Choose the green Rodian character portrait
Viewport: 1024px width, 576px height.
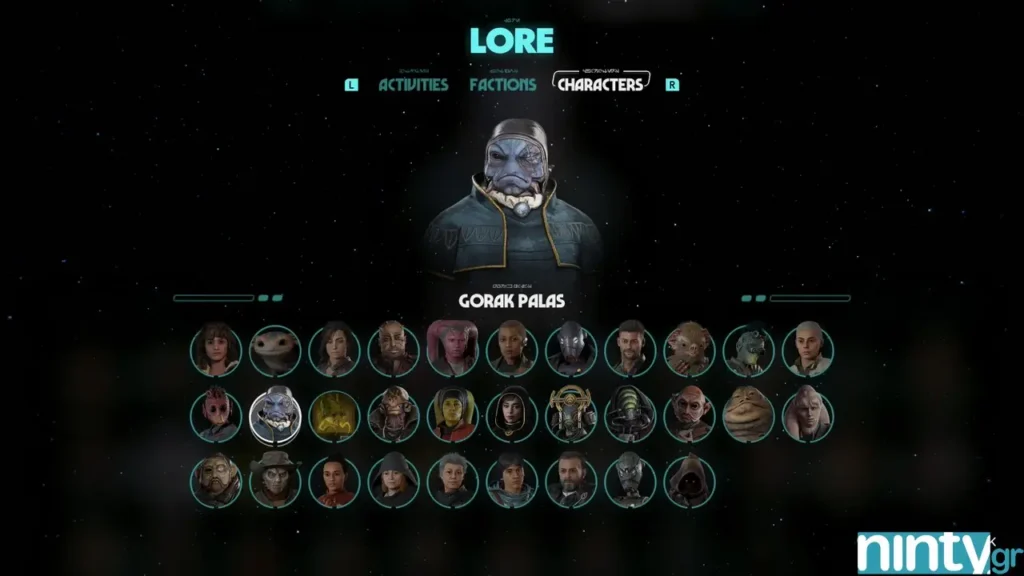(748, 349)
